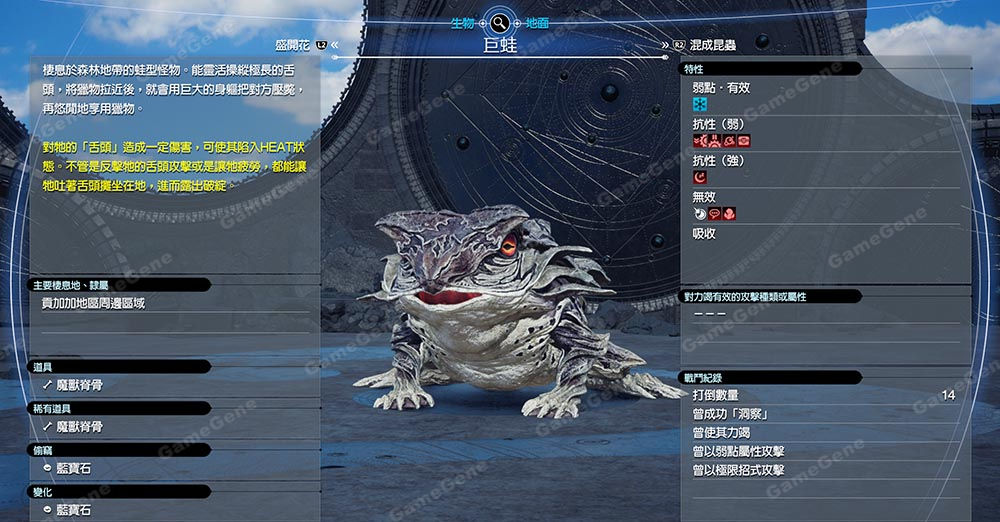Select 藍寶石 under the 變化 heading

click(73, 510)
